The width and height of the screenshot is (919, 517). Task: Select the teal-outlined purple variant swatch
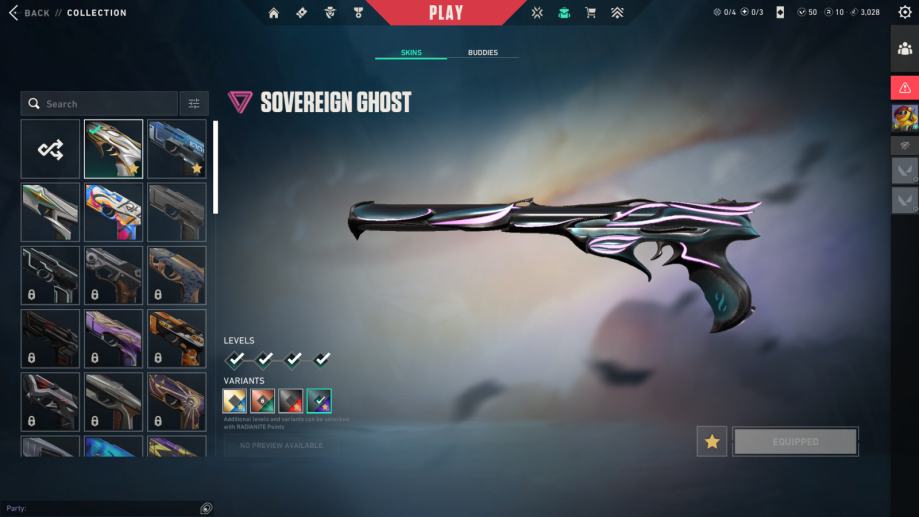point(319,401)
